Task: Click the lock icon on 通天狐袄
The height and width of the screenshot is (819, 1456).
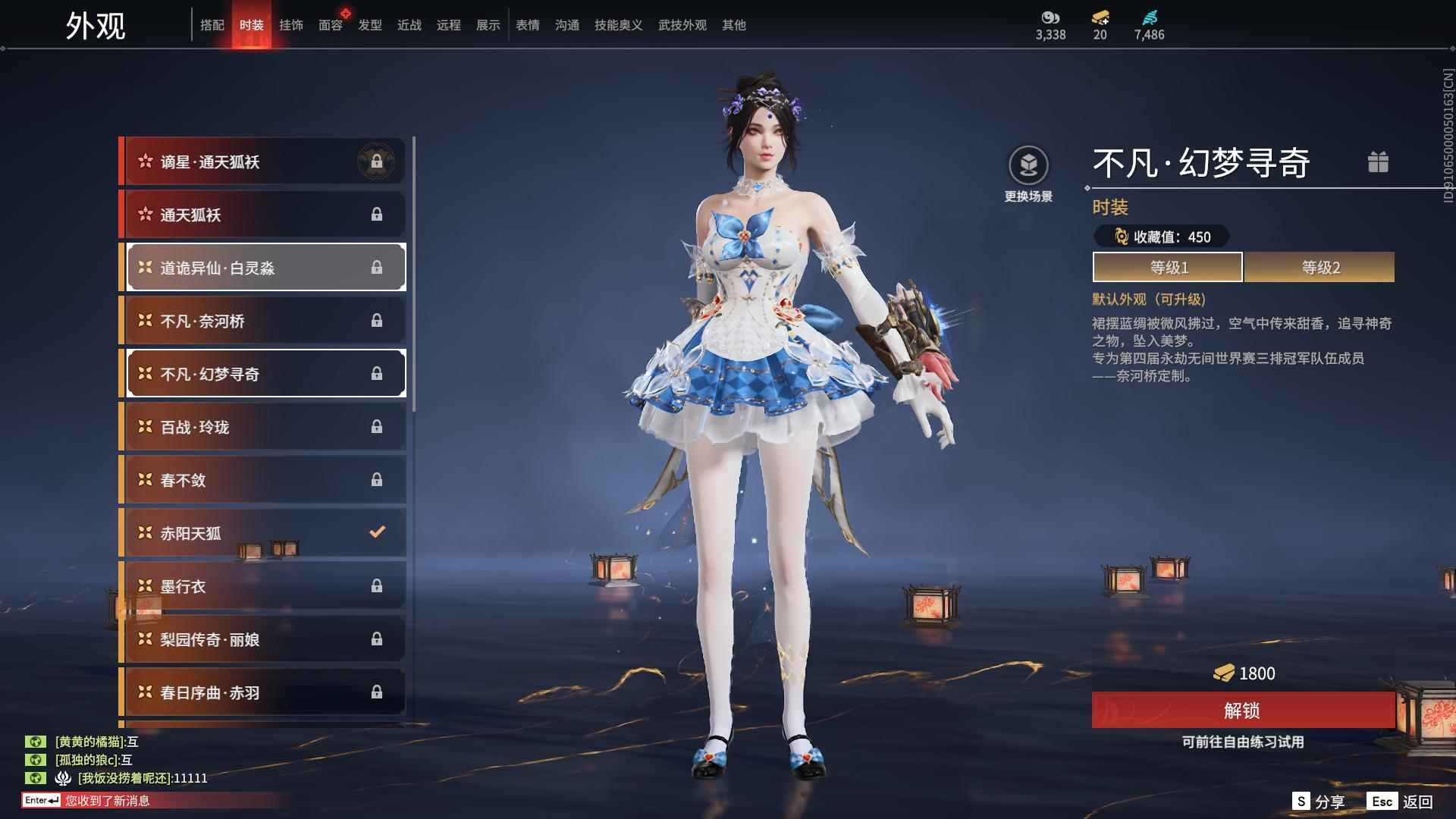Action: 378,214
